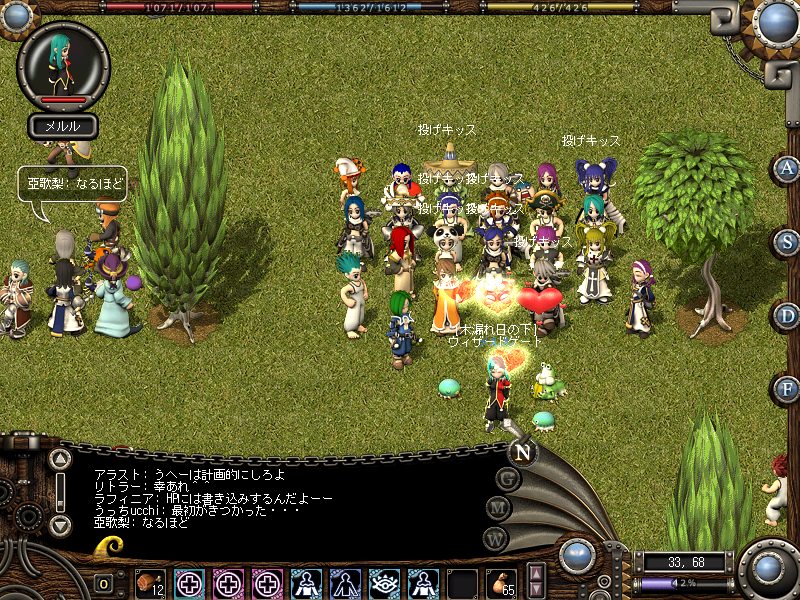Image resolution: width=800 pixels, height=600 pixels.
Task: Click the A shortcut button
Action: pyautogui.click(x=788, y=169)
